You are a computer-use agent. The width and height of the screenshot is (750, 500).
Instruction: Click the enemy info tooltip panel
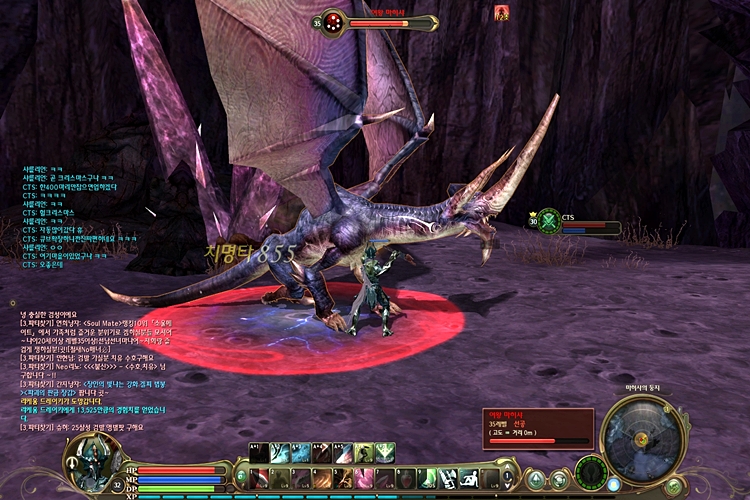tap(538, 428)
